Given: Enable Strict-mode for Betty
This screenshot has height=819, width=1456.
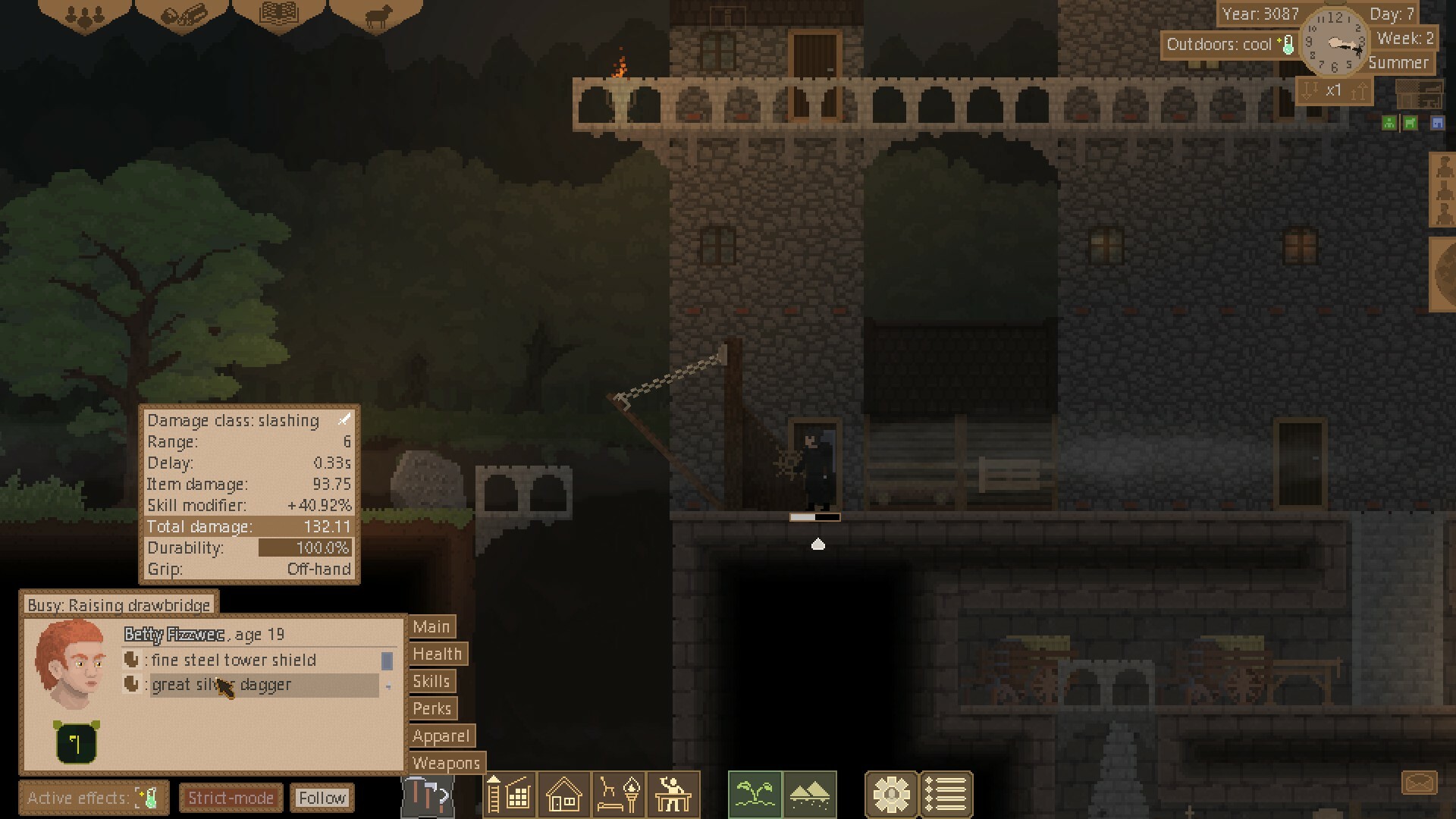Looking at the screenshot, I should [x=231, y=797].
